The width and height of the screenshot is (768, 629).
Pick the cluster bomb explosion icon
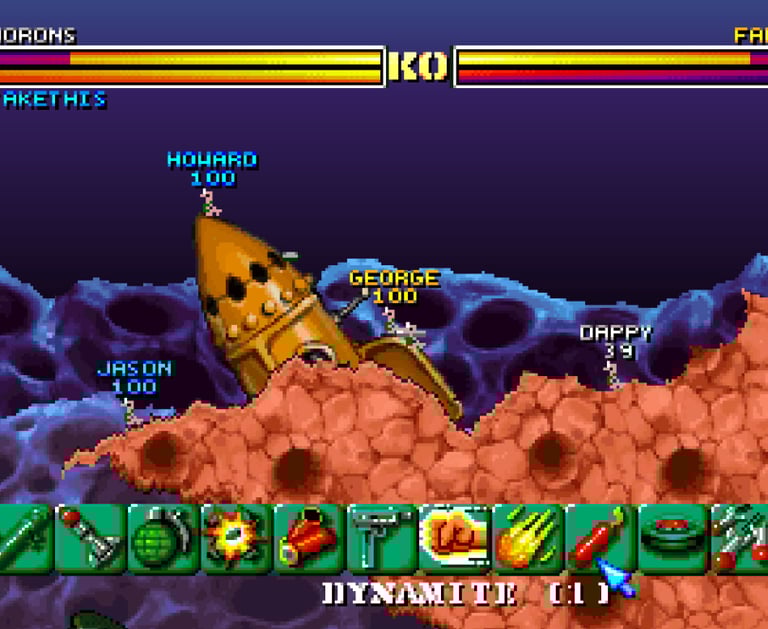click(x=236, y=538)
